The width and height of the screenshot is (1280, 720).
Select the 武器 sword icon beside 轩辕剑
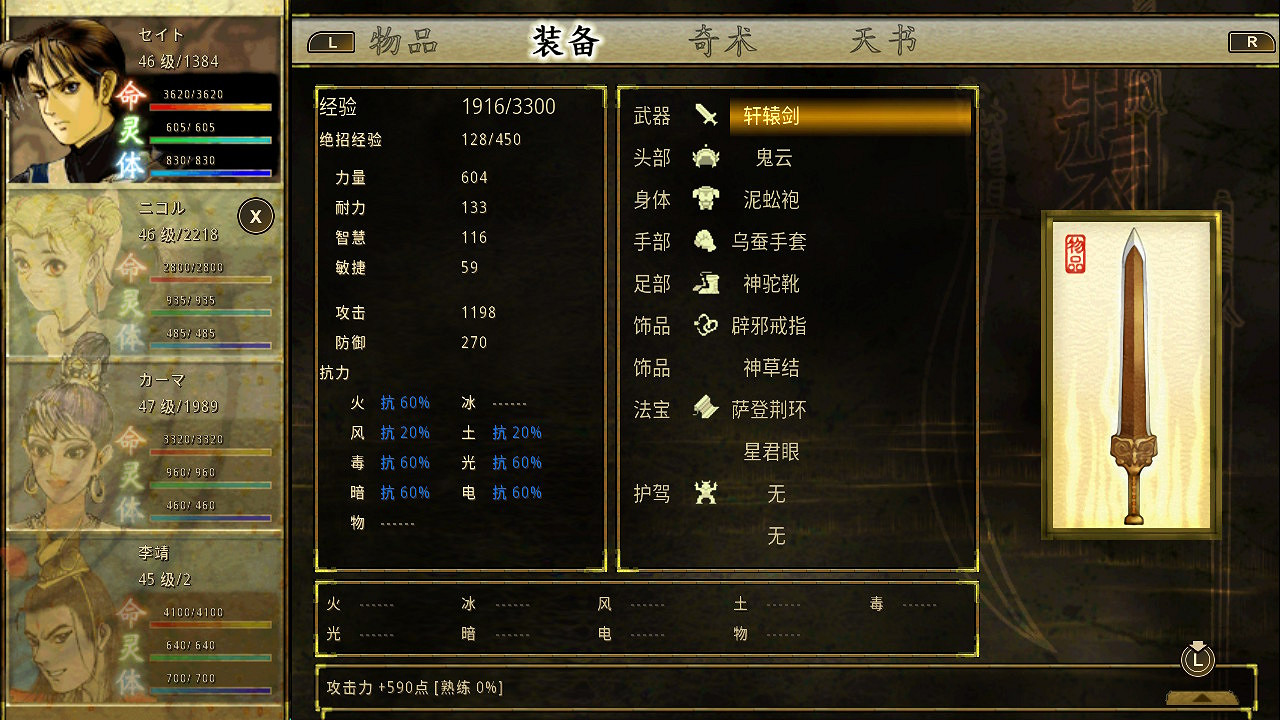707,115
